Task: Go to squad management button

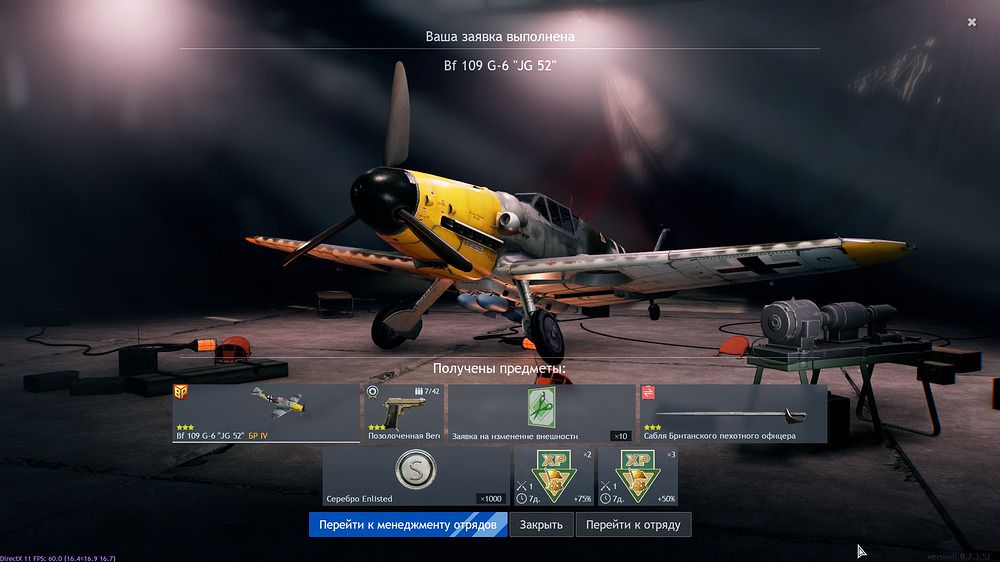Action: coord(408,525)
